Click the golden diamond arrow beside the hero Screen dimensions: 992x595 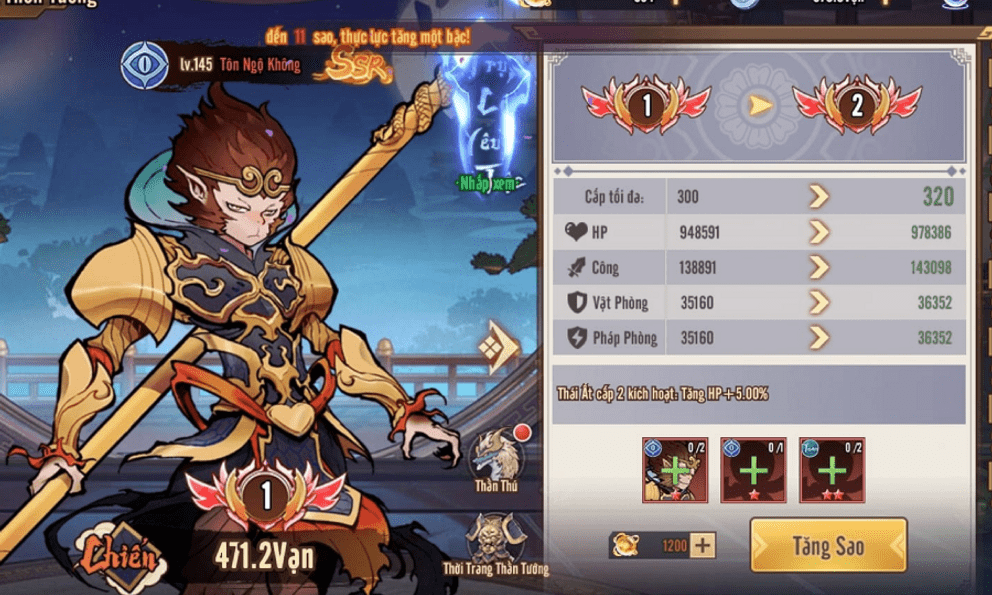pos(499,347)
